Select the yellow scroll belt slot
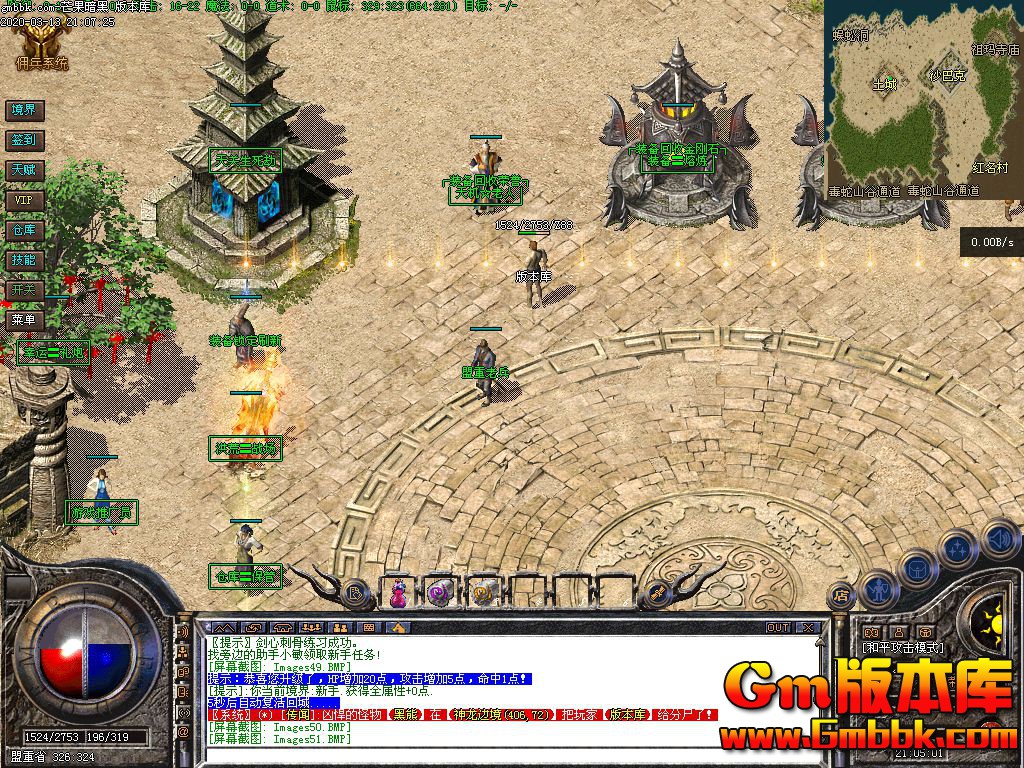 pos(483,594)
